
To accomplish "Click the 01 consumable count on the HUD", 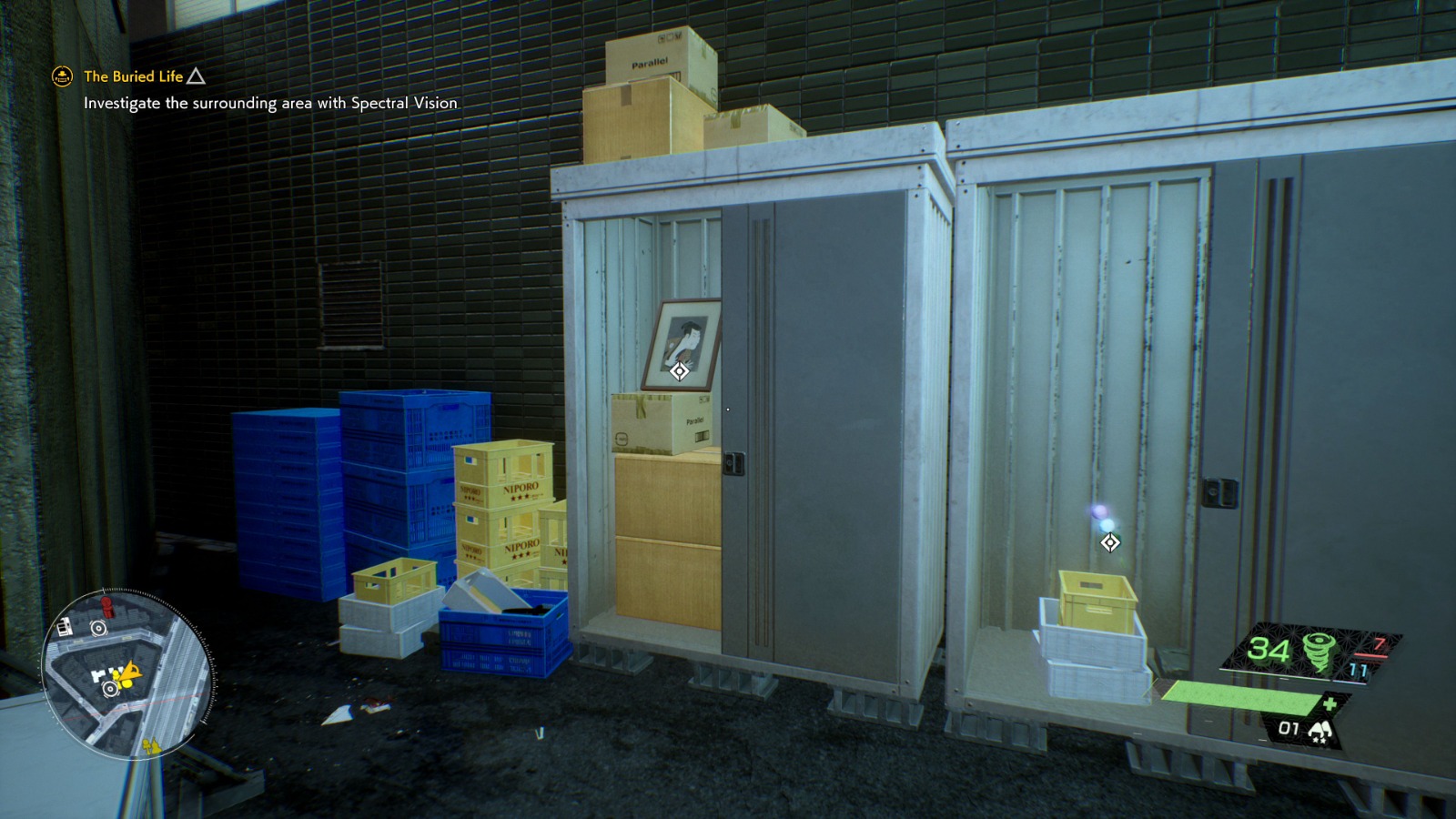I will pyautogui.click(x=1289, y=728).
